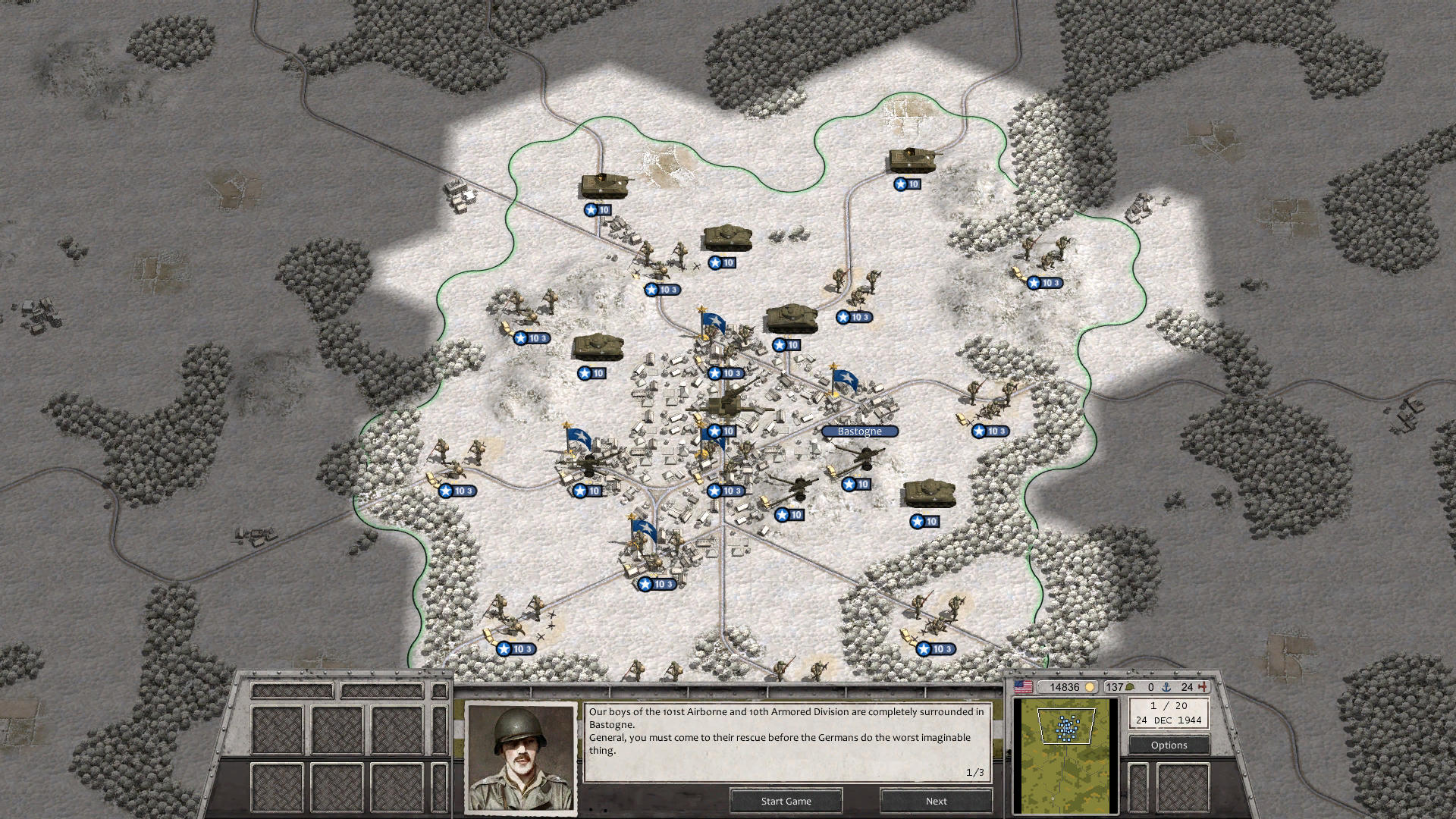Click Next to advance the briefing
Viewport: 1456px width, 819px height.
point(936,801)
